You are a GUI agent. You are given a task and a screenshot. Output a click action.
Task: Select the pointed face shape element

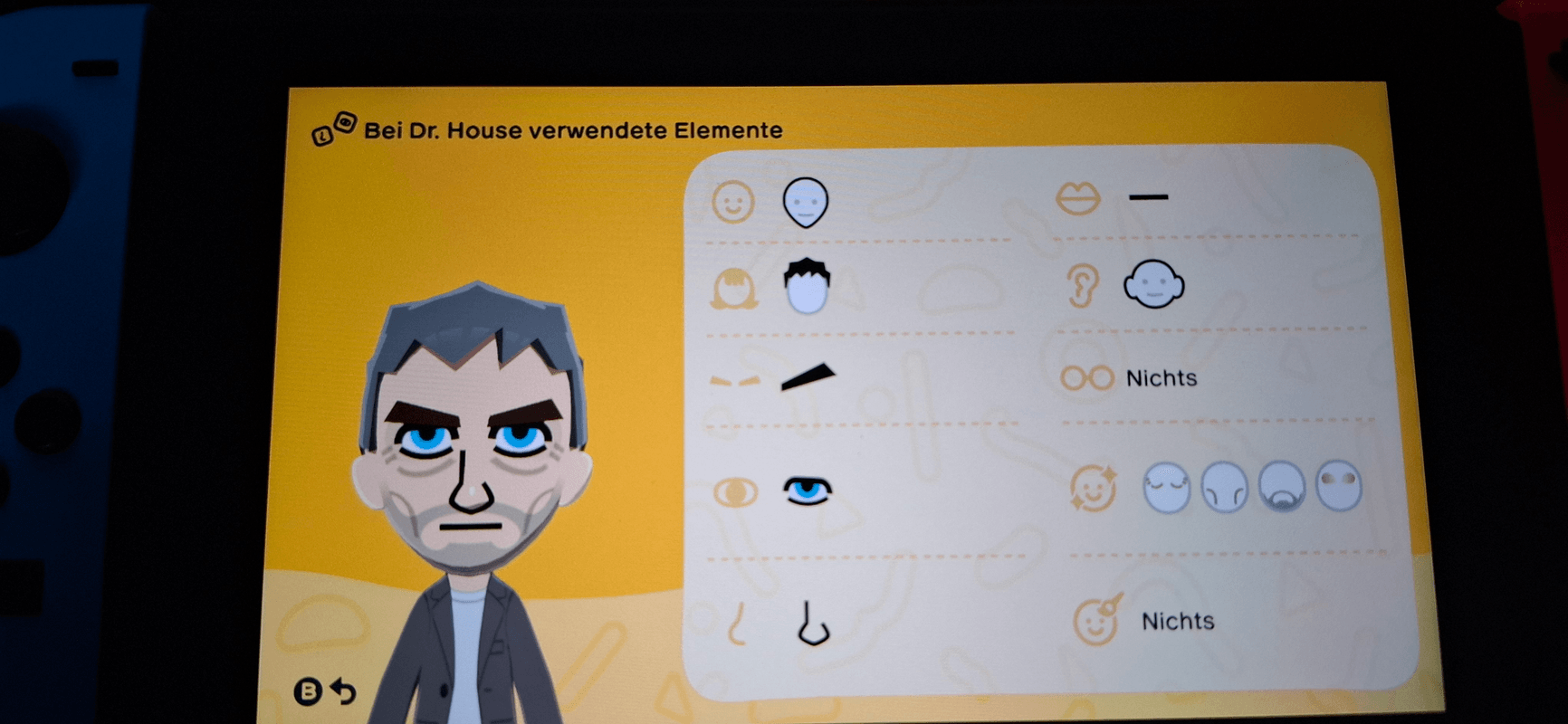click(805, 201)
